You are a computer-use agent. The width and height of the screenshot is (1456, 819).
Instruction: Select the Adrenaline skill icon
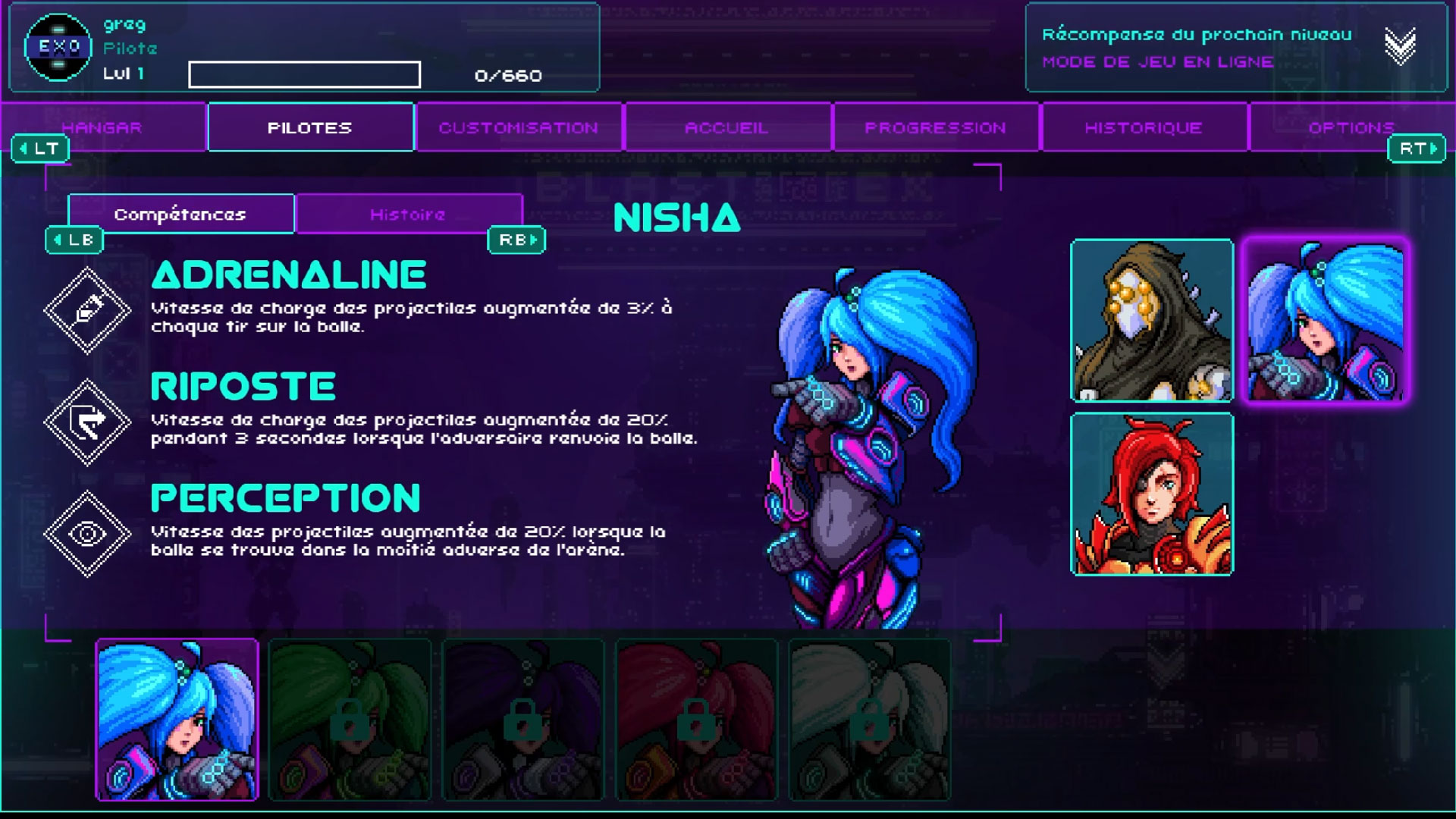tap(87, 310)
